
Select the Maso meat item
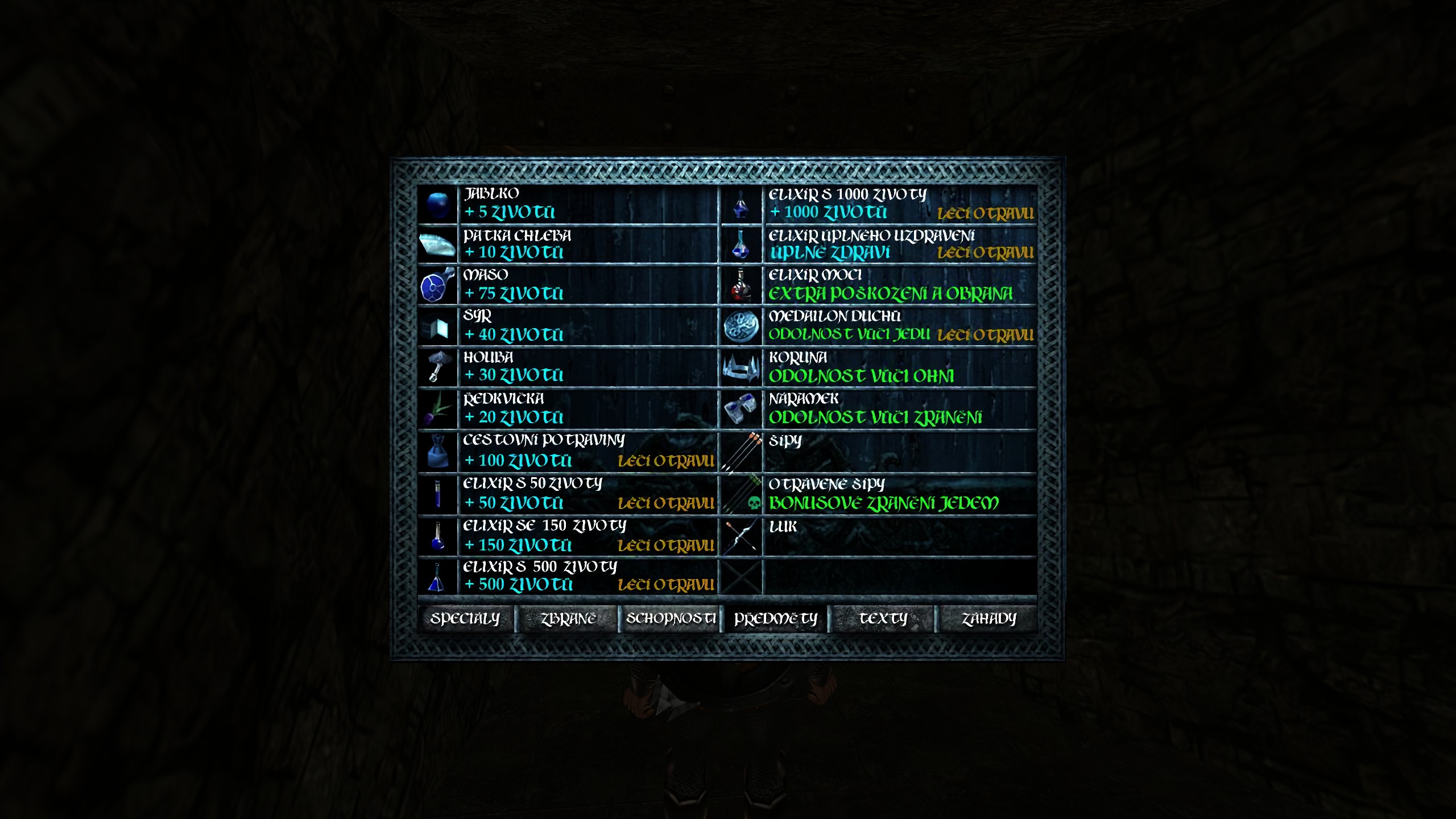coord(569,284)
